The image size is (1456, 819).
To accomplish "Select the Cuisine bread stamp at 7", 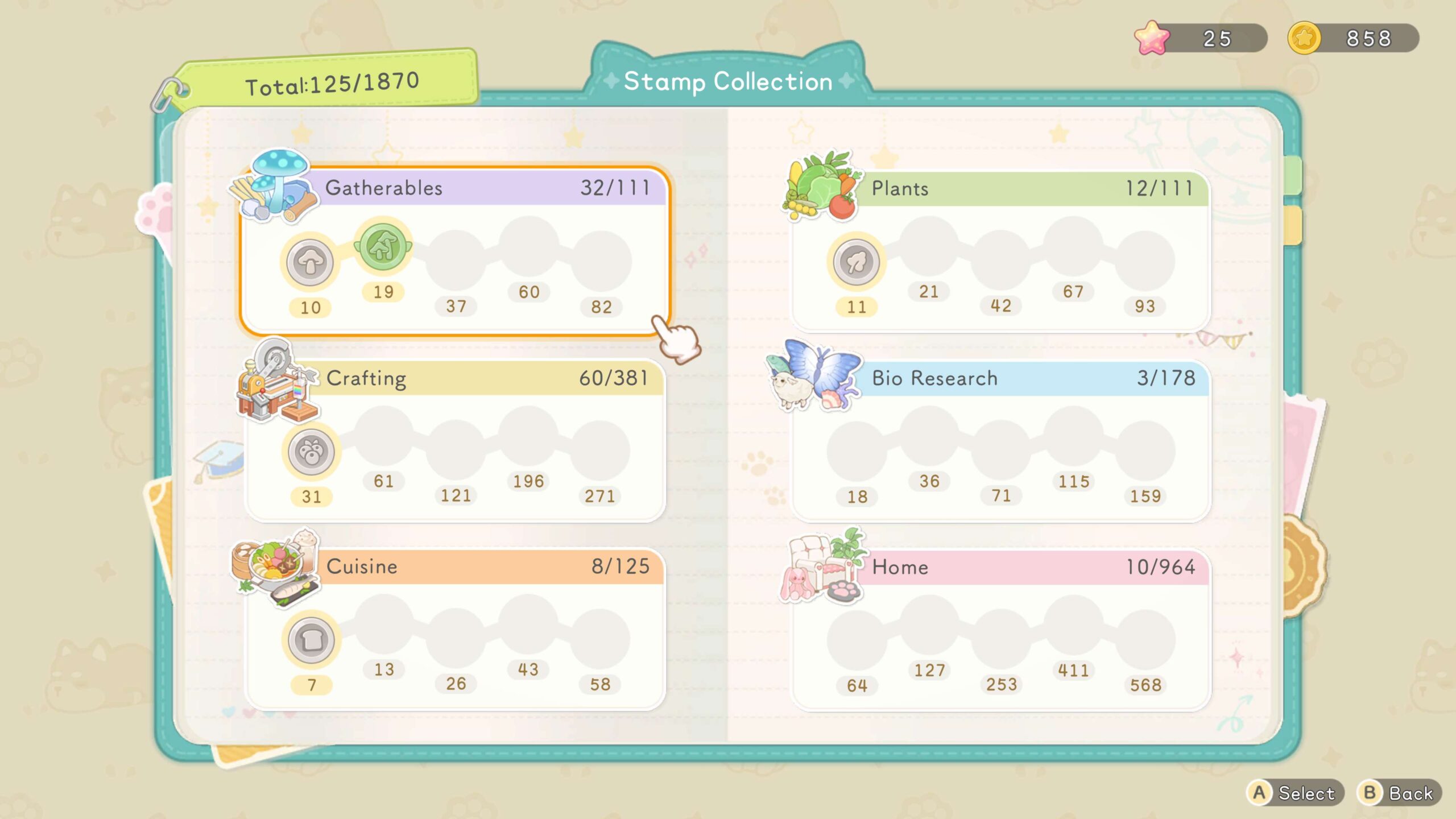I will pos(311,640).
